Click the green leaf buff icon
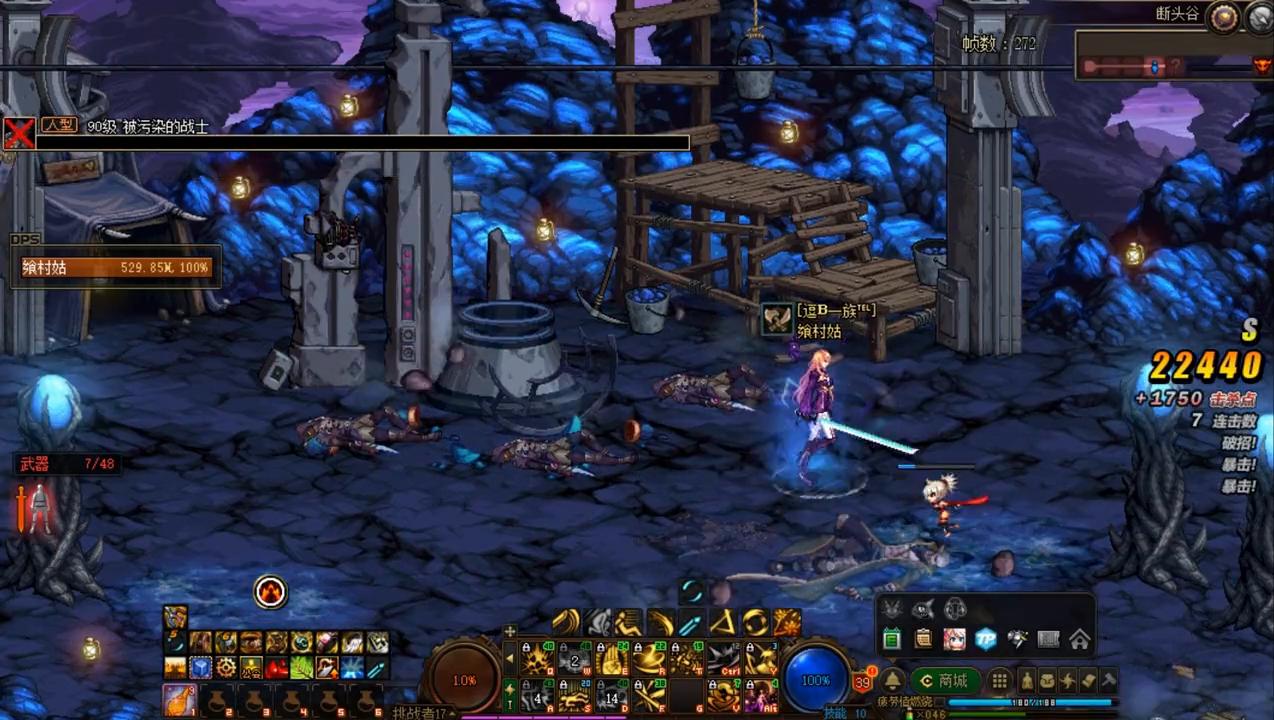The image size is (1274, 720). [301, 667]
